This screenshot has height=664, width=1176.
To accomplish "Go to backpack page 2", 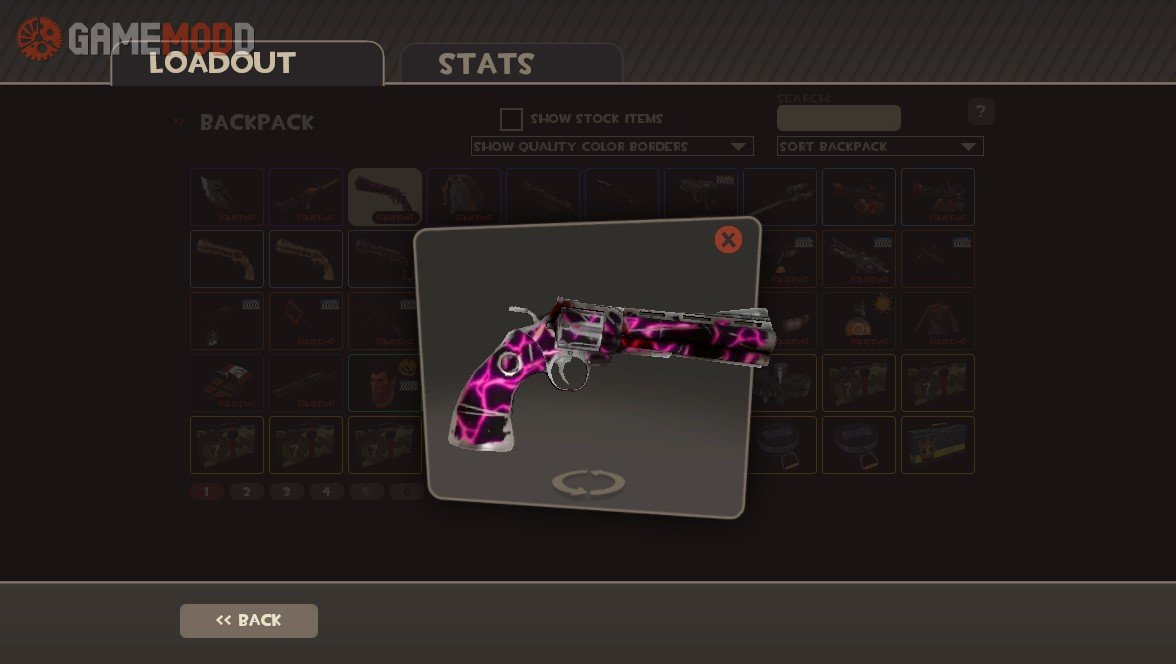I will 247,492.
